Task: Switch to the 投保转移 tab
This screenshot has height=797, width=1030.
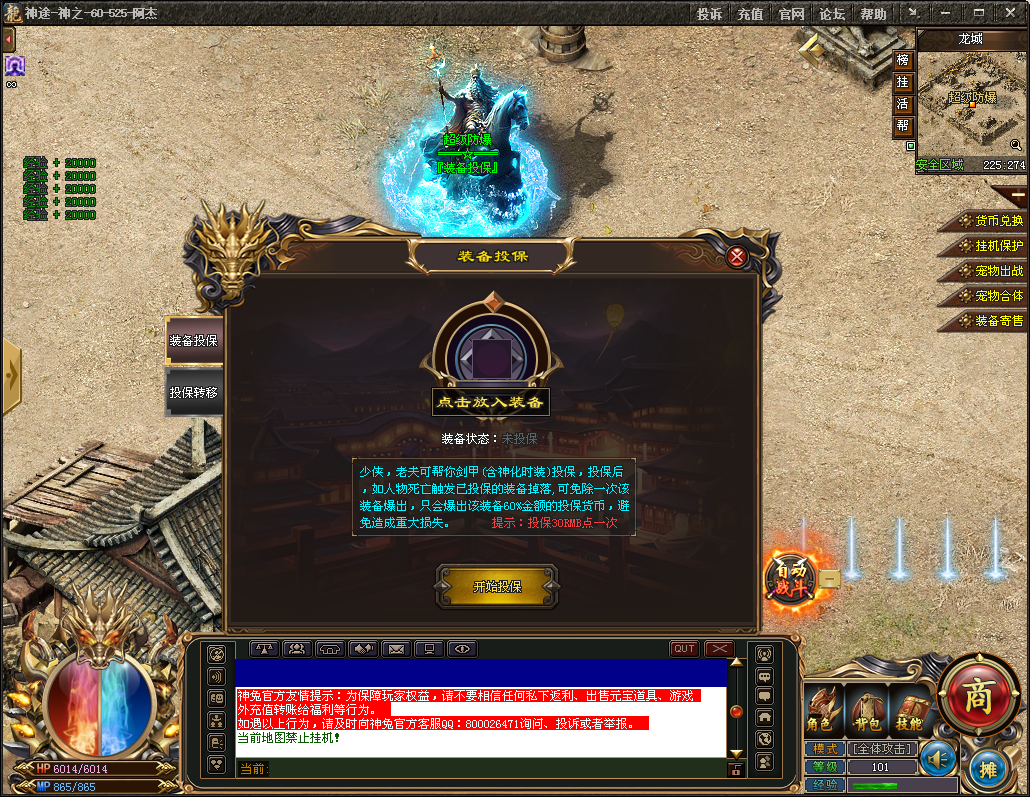Action: (x=193, y=392)
